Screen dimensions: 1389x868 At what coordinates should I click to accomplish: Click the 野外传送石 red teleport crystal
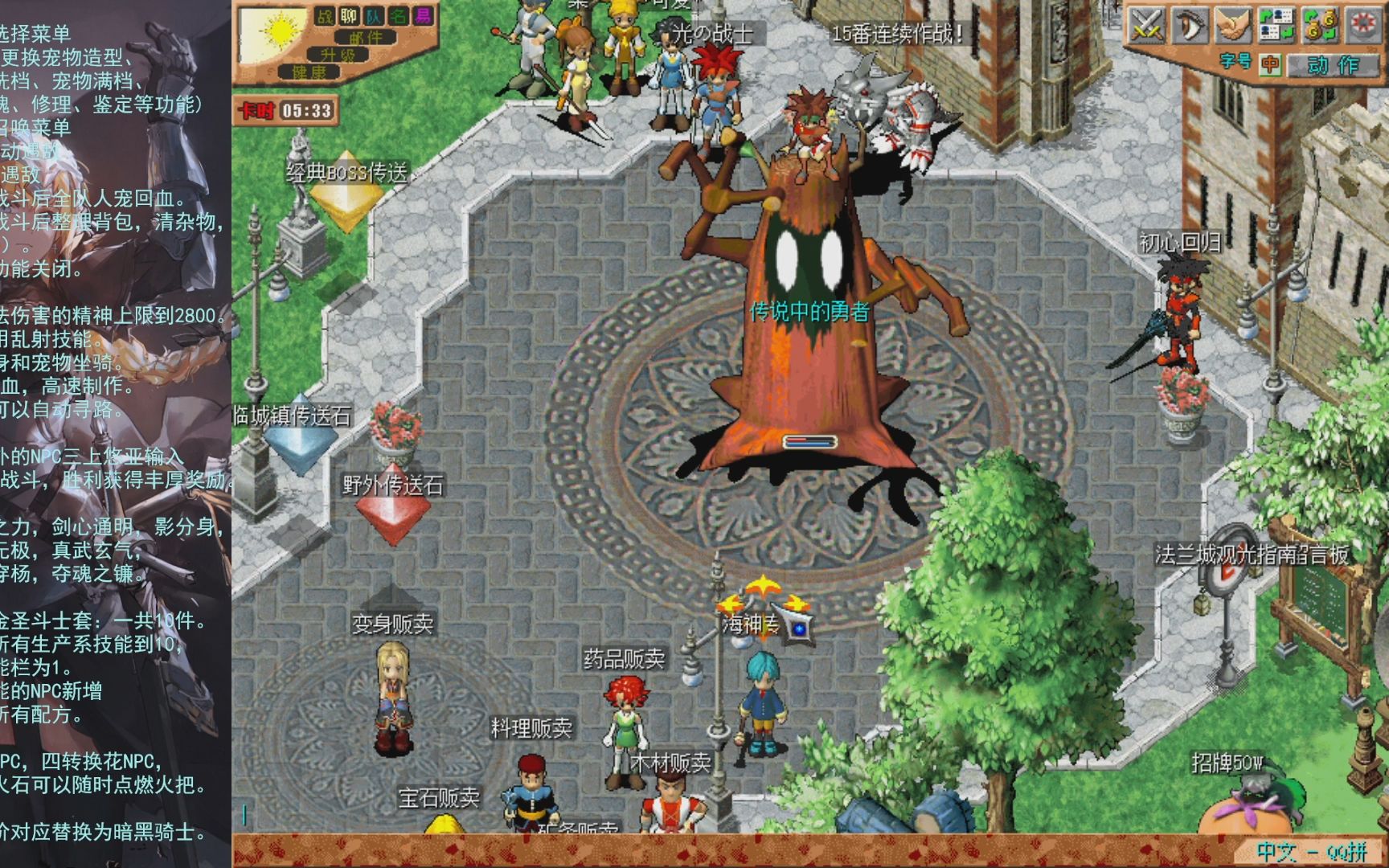point(391,502)
